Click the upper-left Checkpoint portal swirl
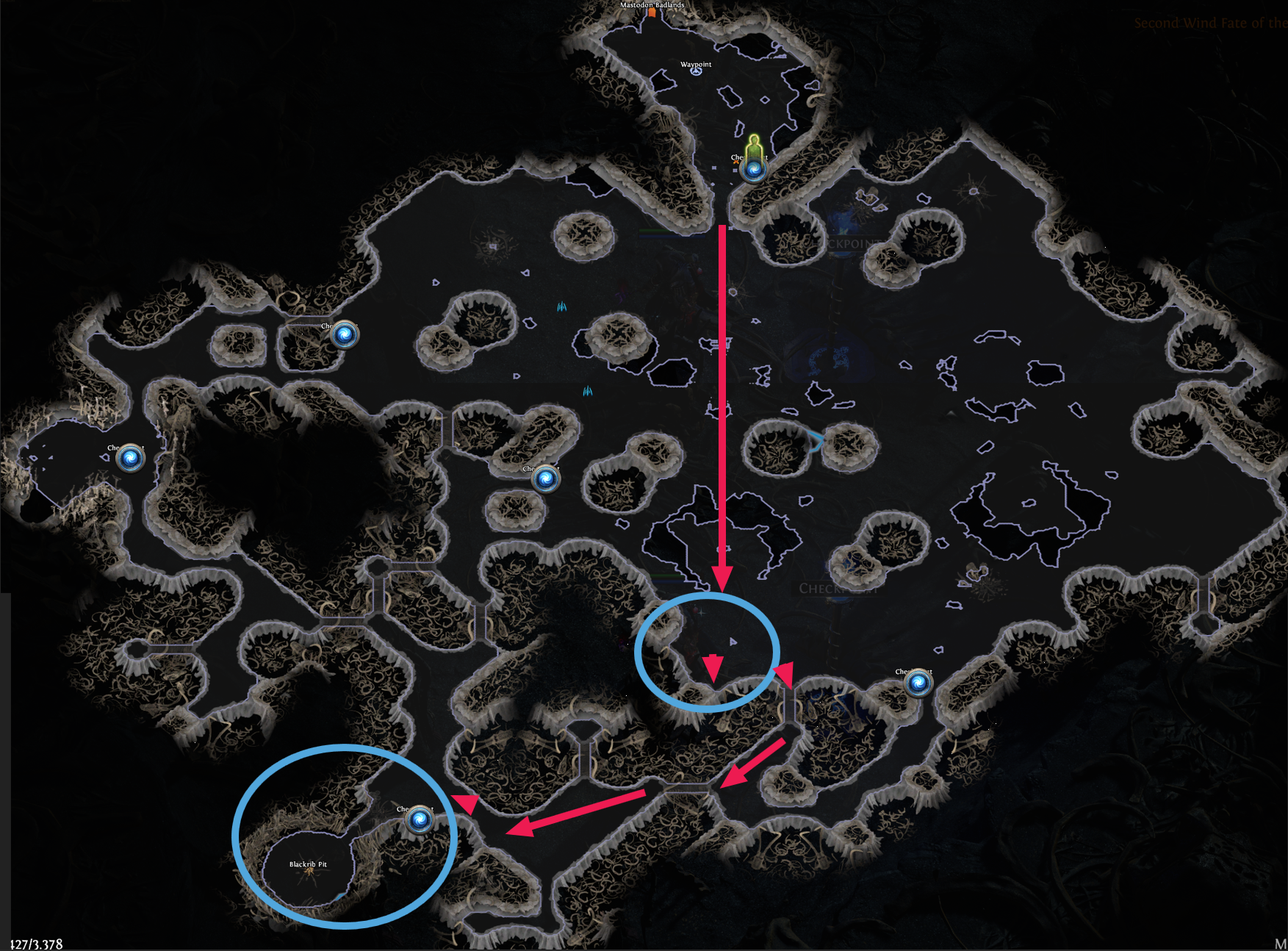This screenshot has width=1288, height=951. (x=345, y=336)
